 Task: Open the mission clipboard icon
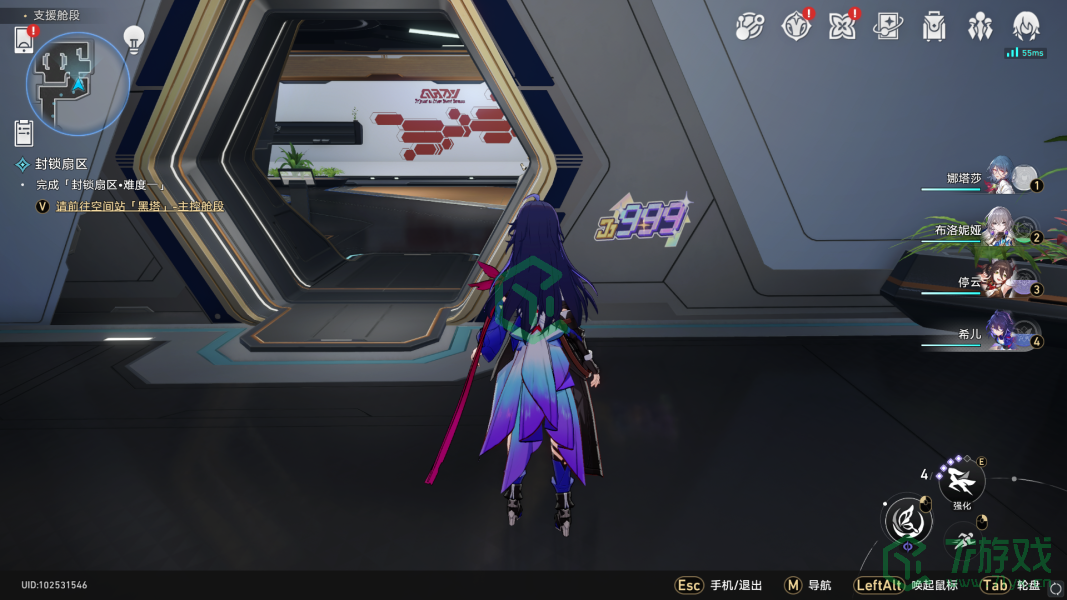[25, 132]
